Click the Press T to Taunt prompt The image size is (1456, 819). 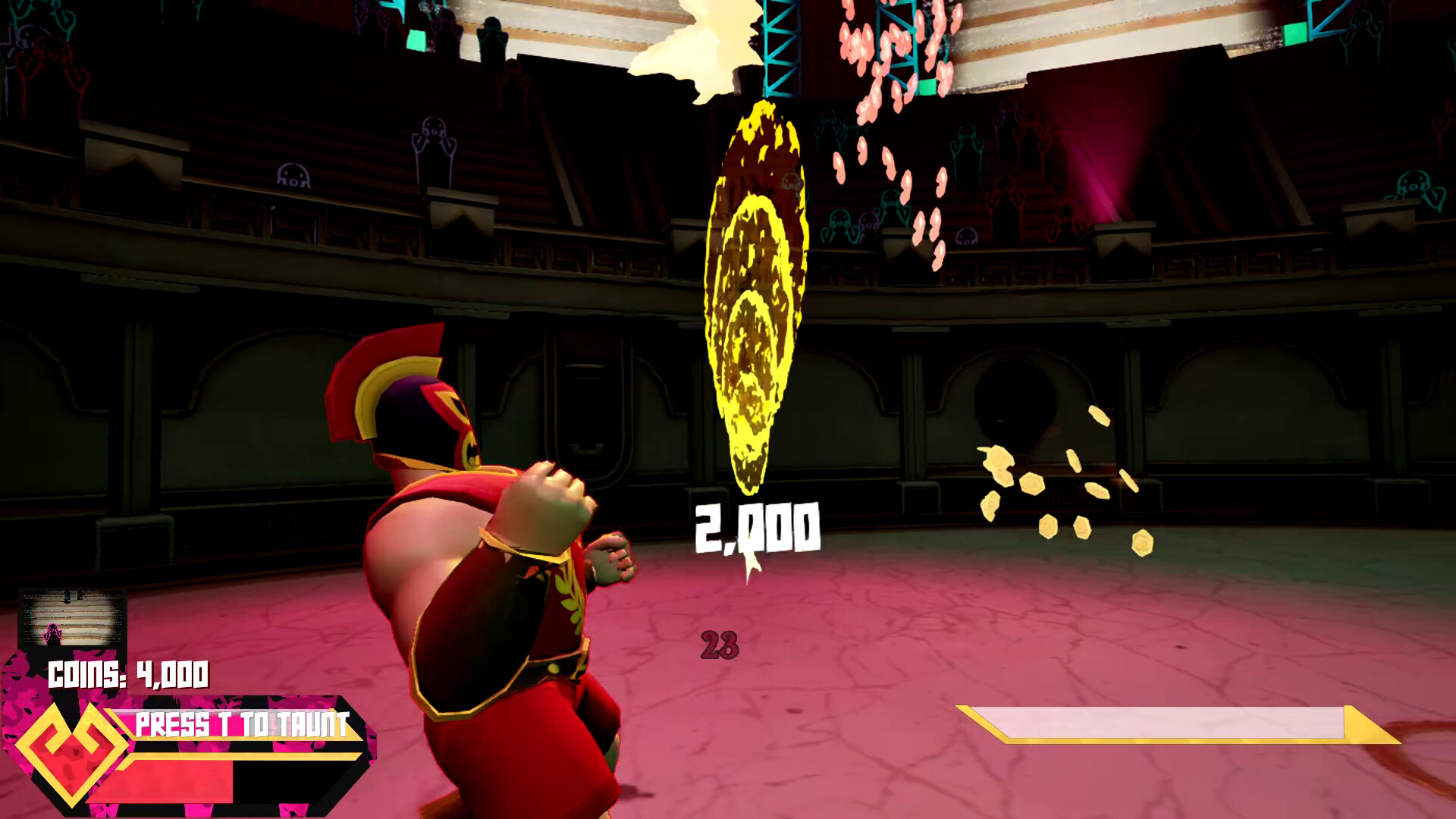coord(243,724)
